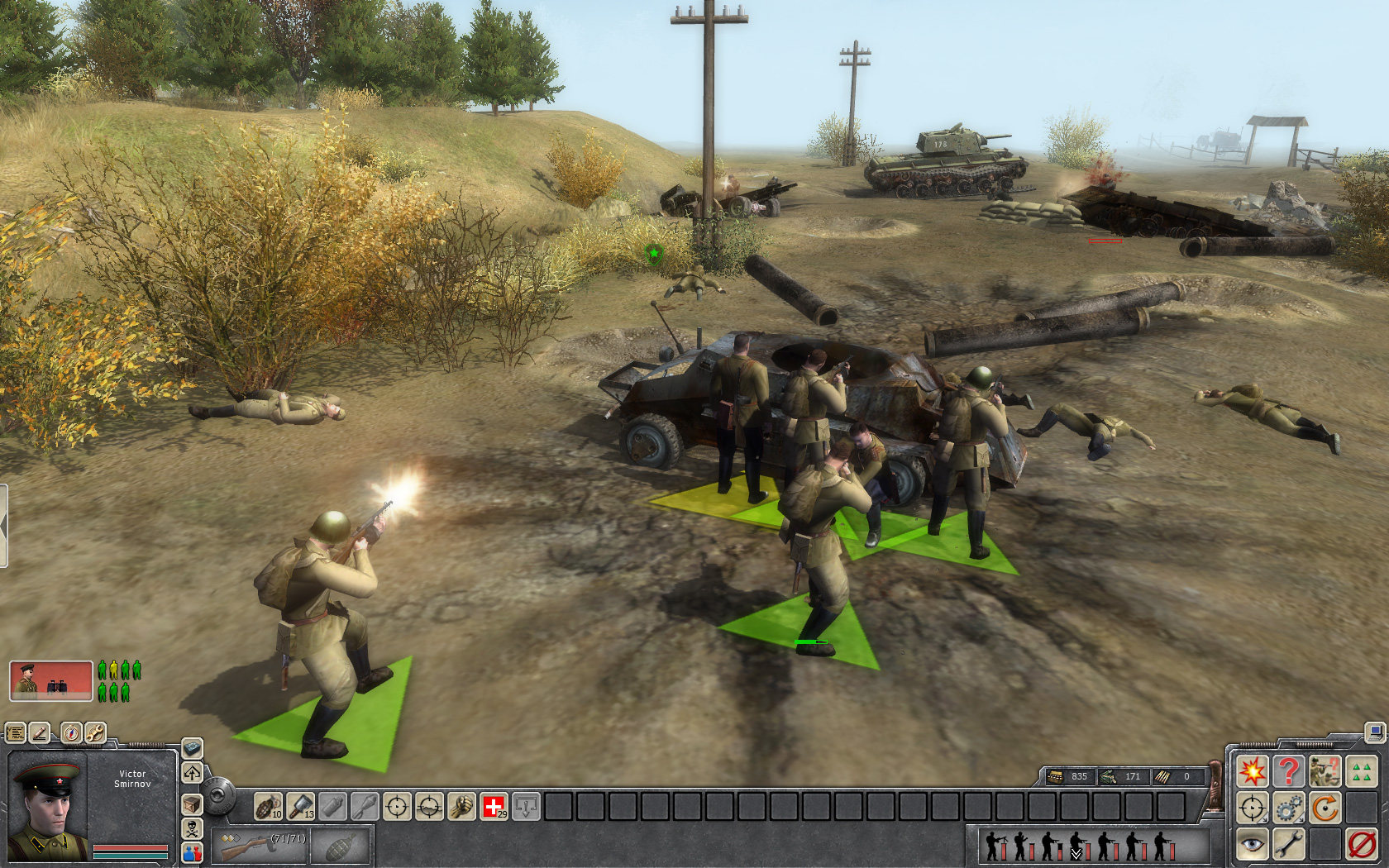Click the red question mark command

click(x=1288, y=771)
